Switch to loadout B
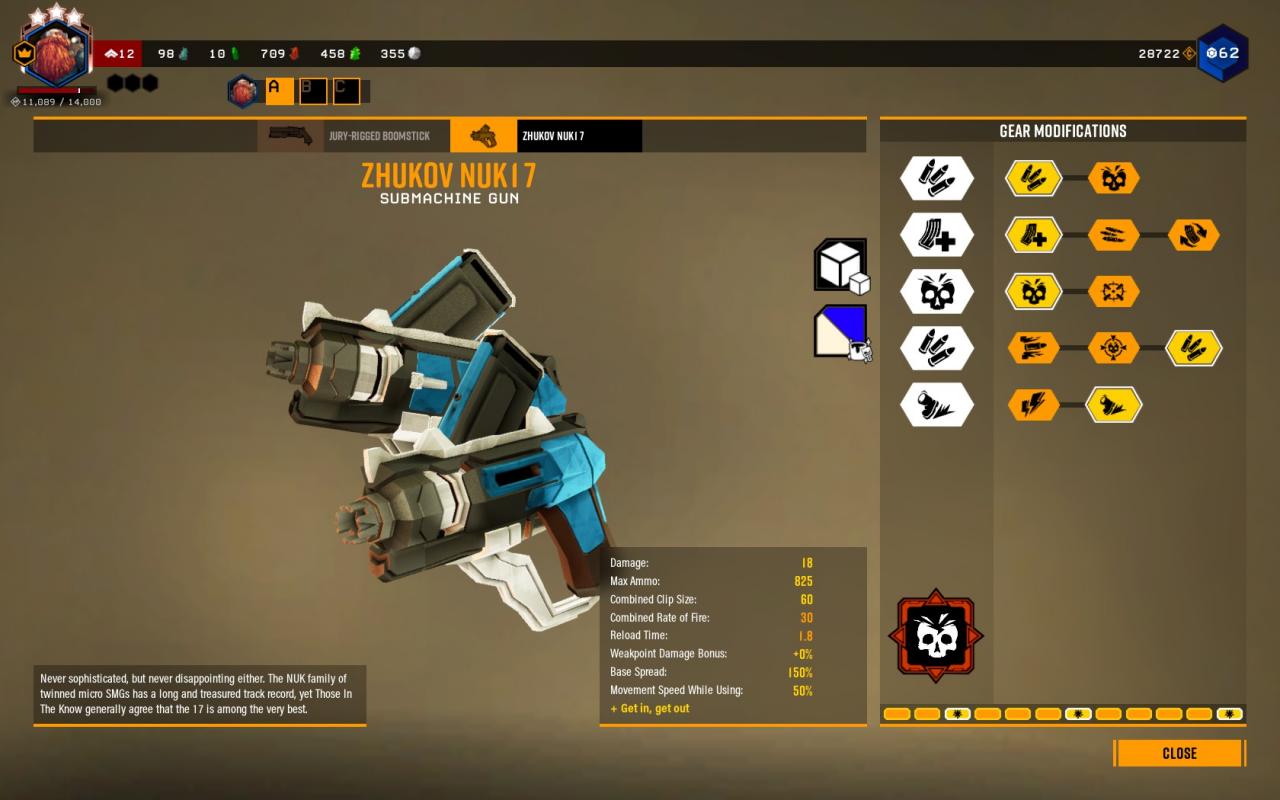 (313, 91)
